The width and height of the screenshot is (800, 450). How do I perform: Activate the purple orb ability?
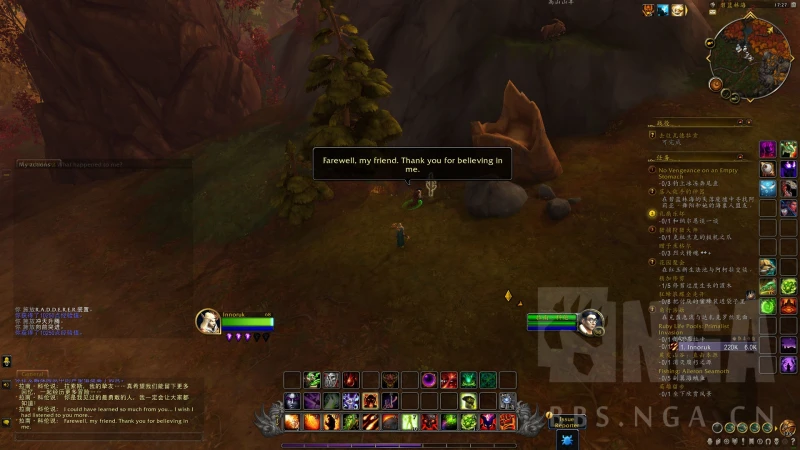pyautogui.click(x=429, y=380)
